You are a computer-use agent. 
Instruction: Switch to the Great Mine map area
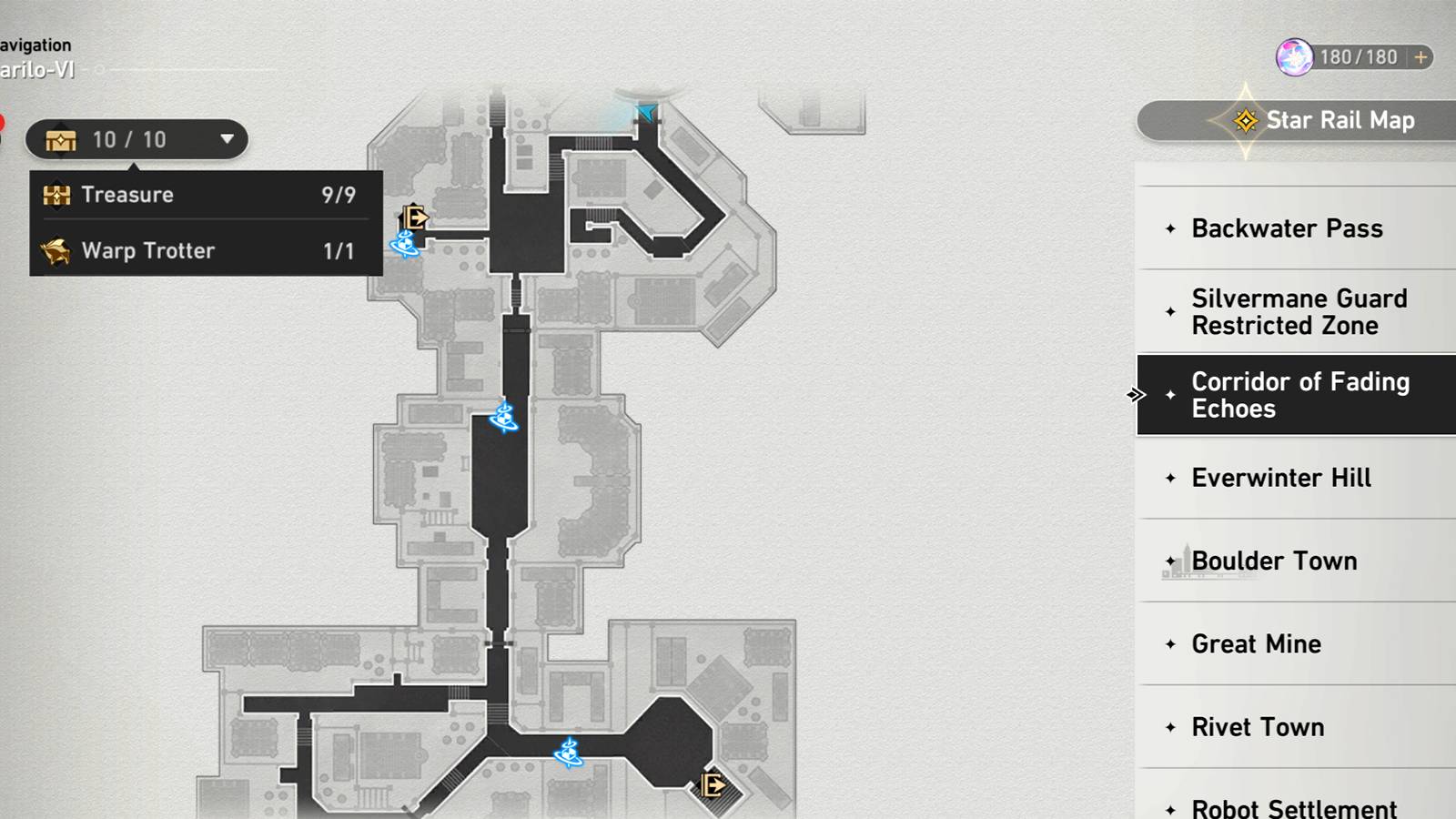pos(1257,643)
